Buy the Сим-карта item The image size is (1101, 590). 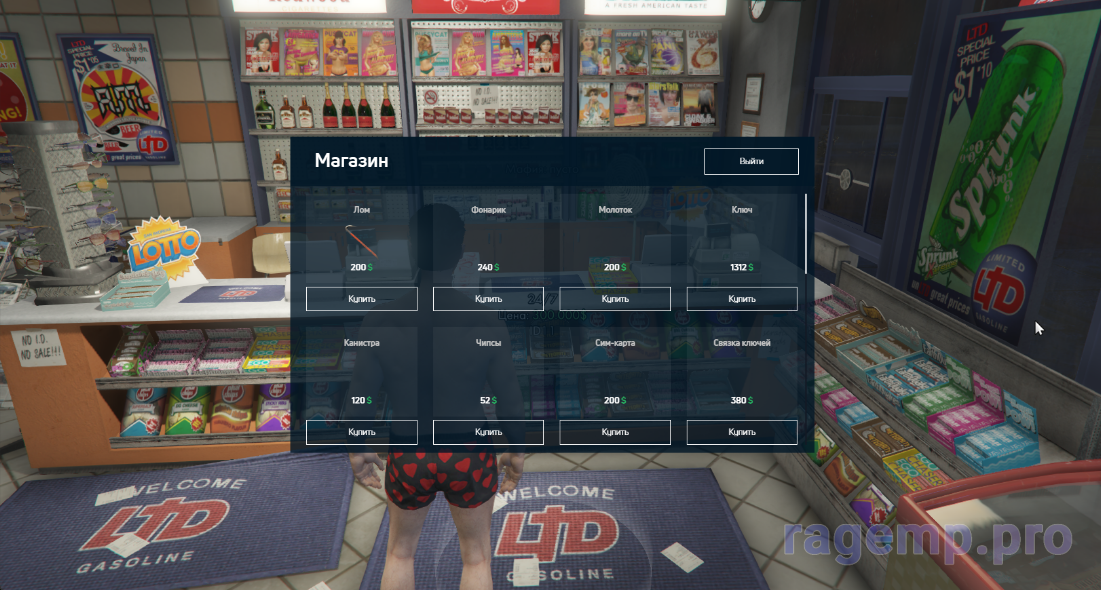pos(615,432)
